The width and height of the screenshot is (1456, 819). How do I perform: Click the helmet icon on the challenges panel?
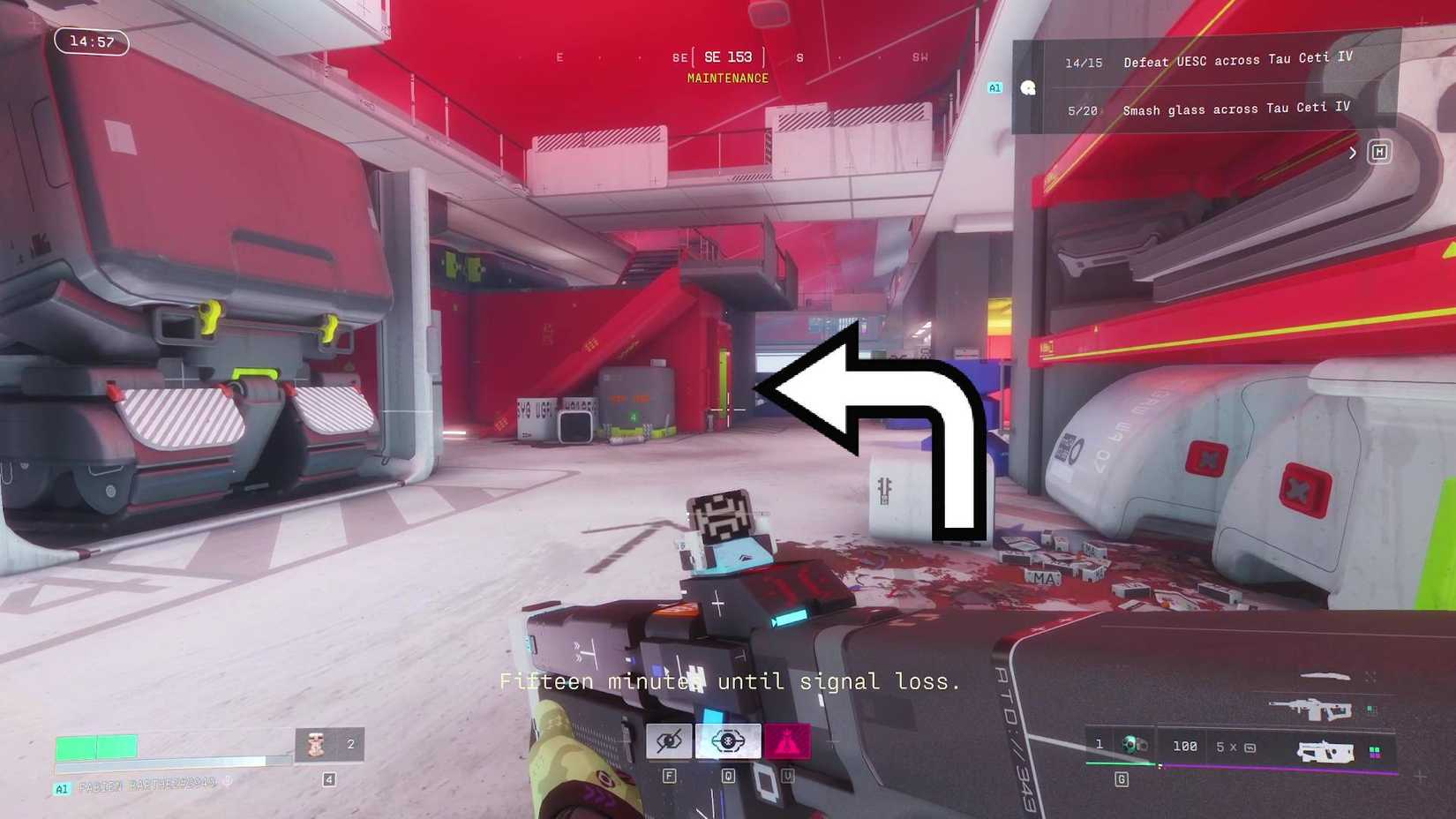[x=1029, y=87]
